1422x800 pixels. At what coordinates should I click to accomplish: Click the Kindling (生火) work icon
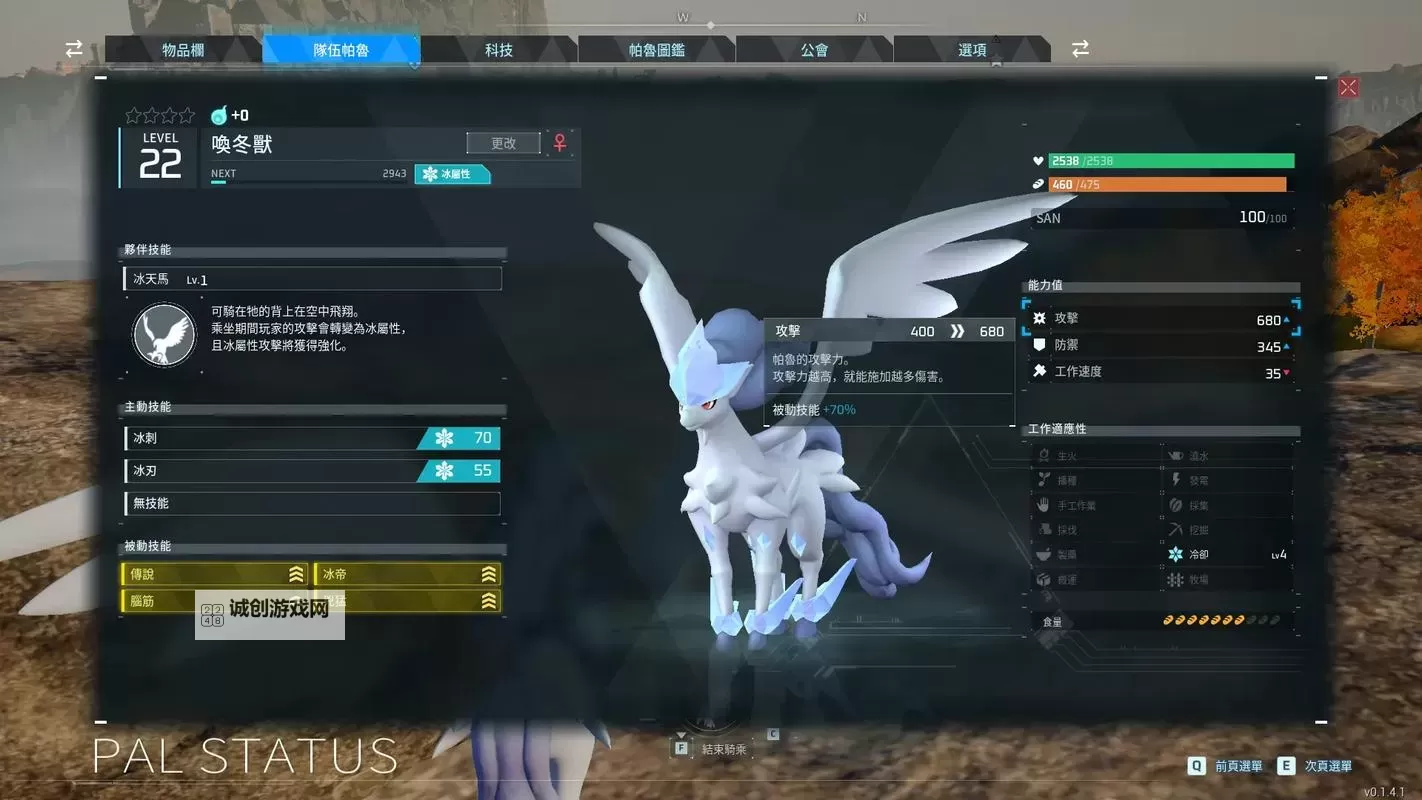(1042, 454)
